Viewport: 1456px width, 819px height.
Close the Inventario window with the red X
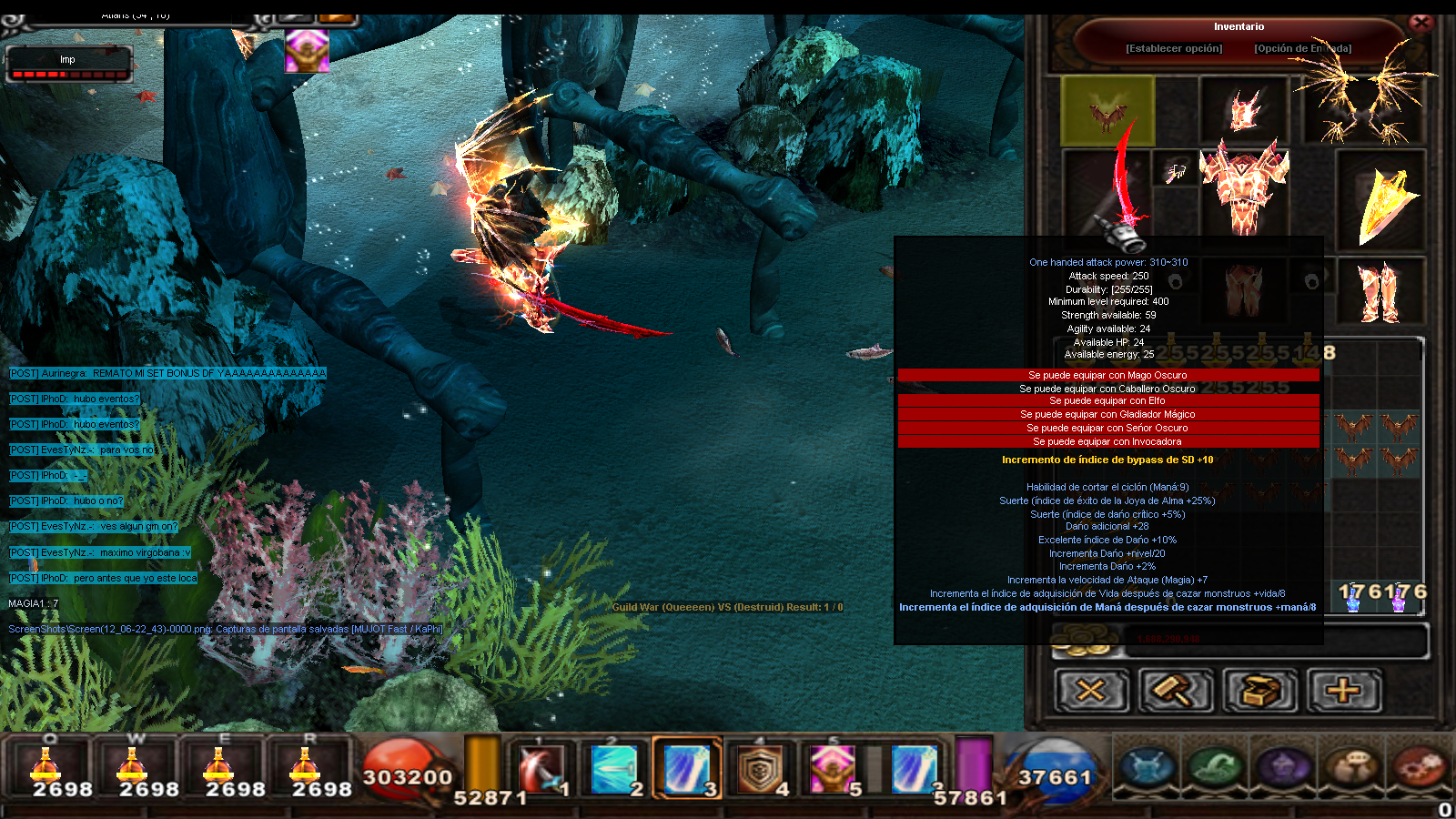[1421, 22]
